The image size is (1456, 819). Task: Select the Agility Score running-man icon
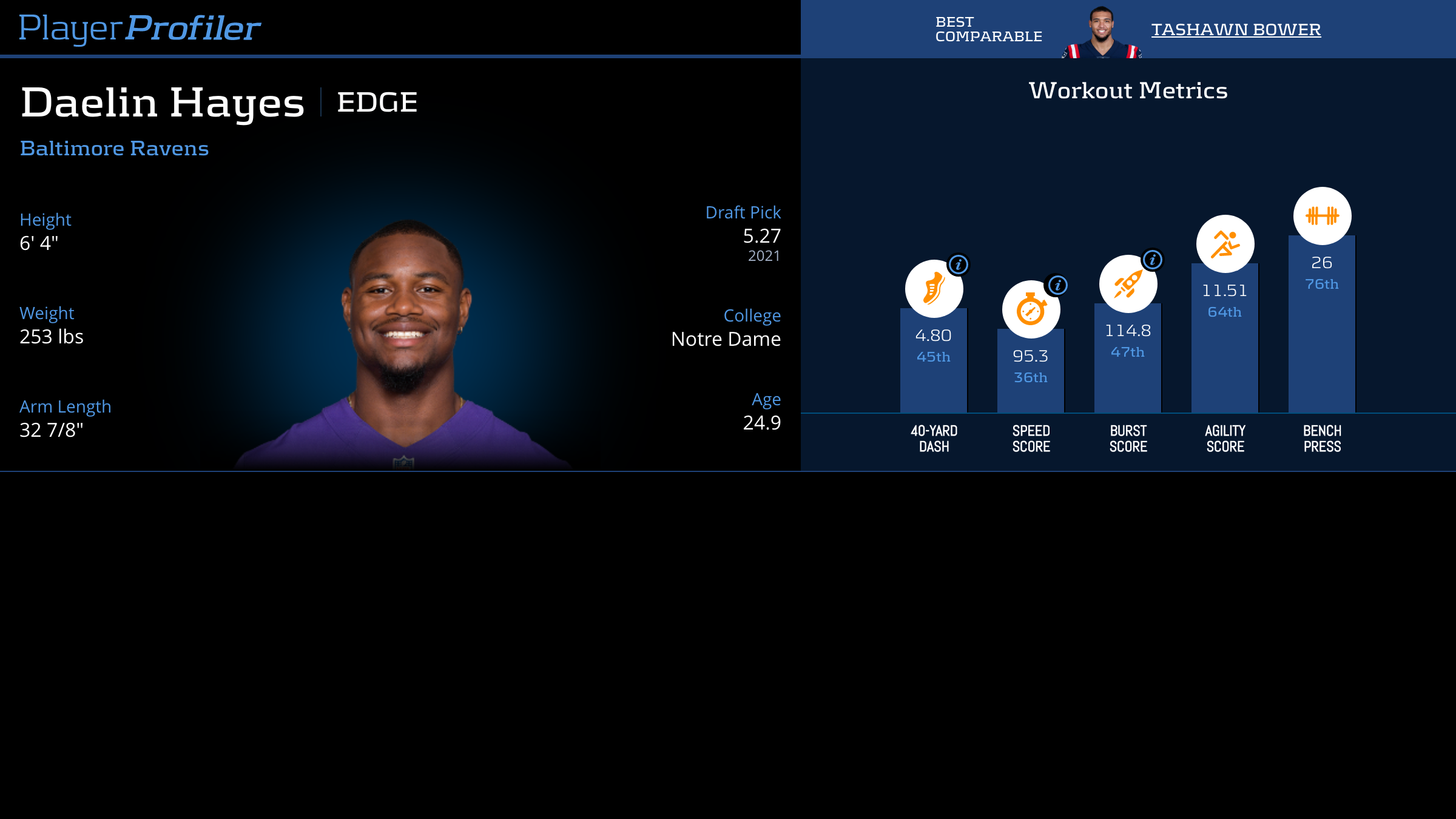coord(1225,244)
